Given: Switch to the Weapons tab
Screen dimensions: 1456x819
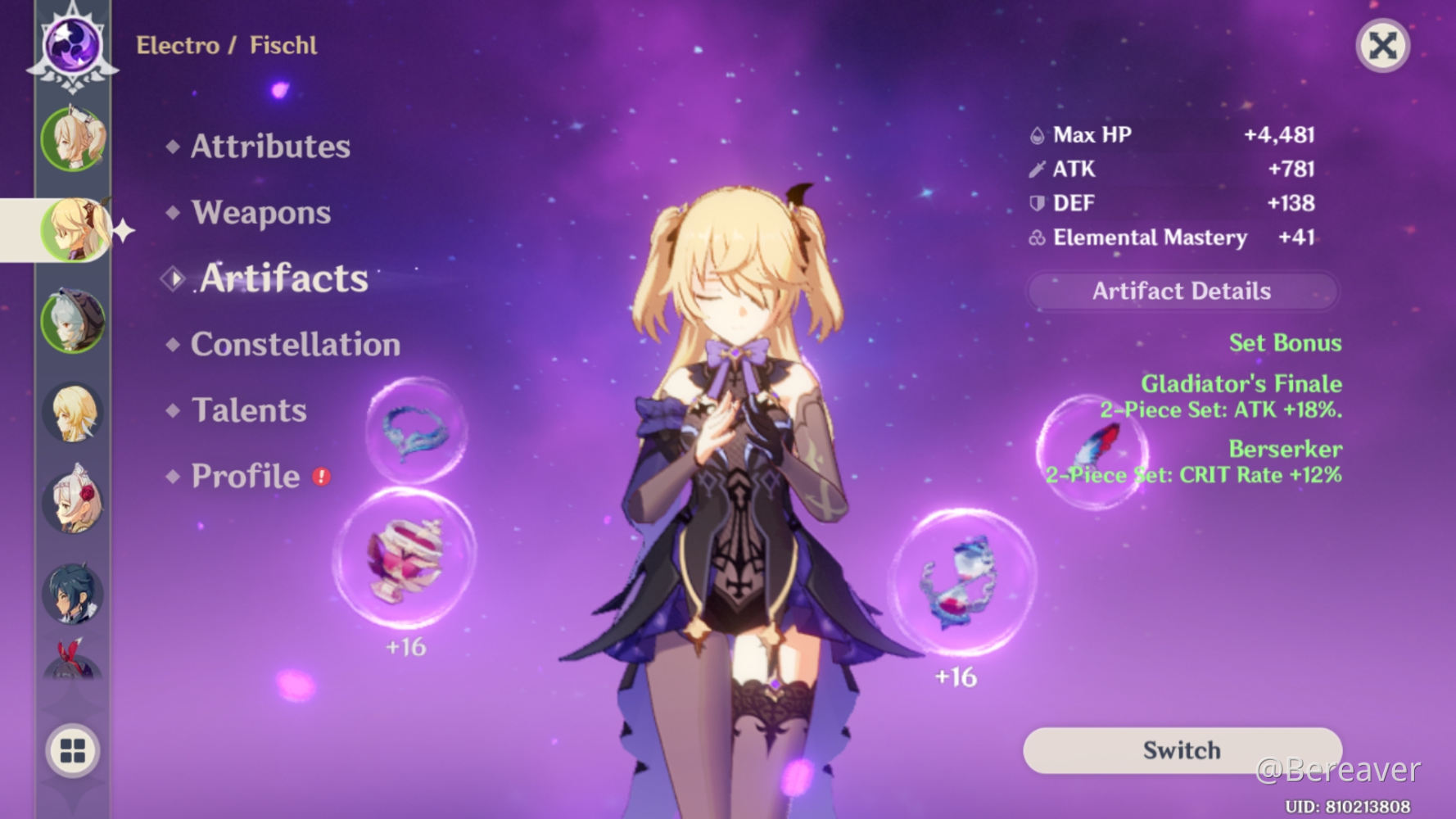Looking at the screenshot, I should 260,213.
